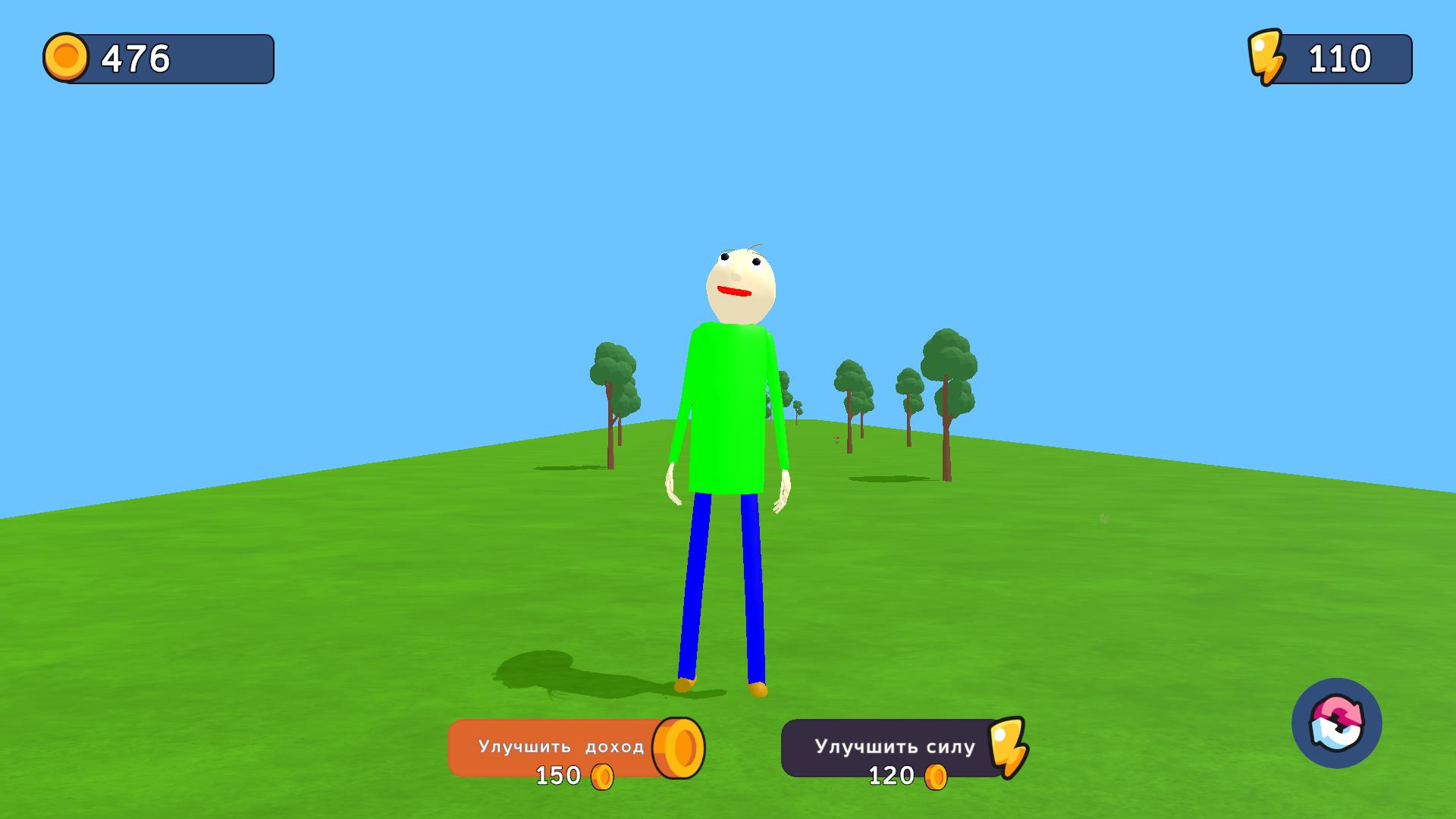1456x819 pixels.
Task: Click the small coin icon next to the 120 cost
Action: [938, 776]
